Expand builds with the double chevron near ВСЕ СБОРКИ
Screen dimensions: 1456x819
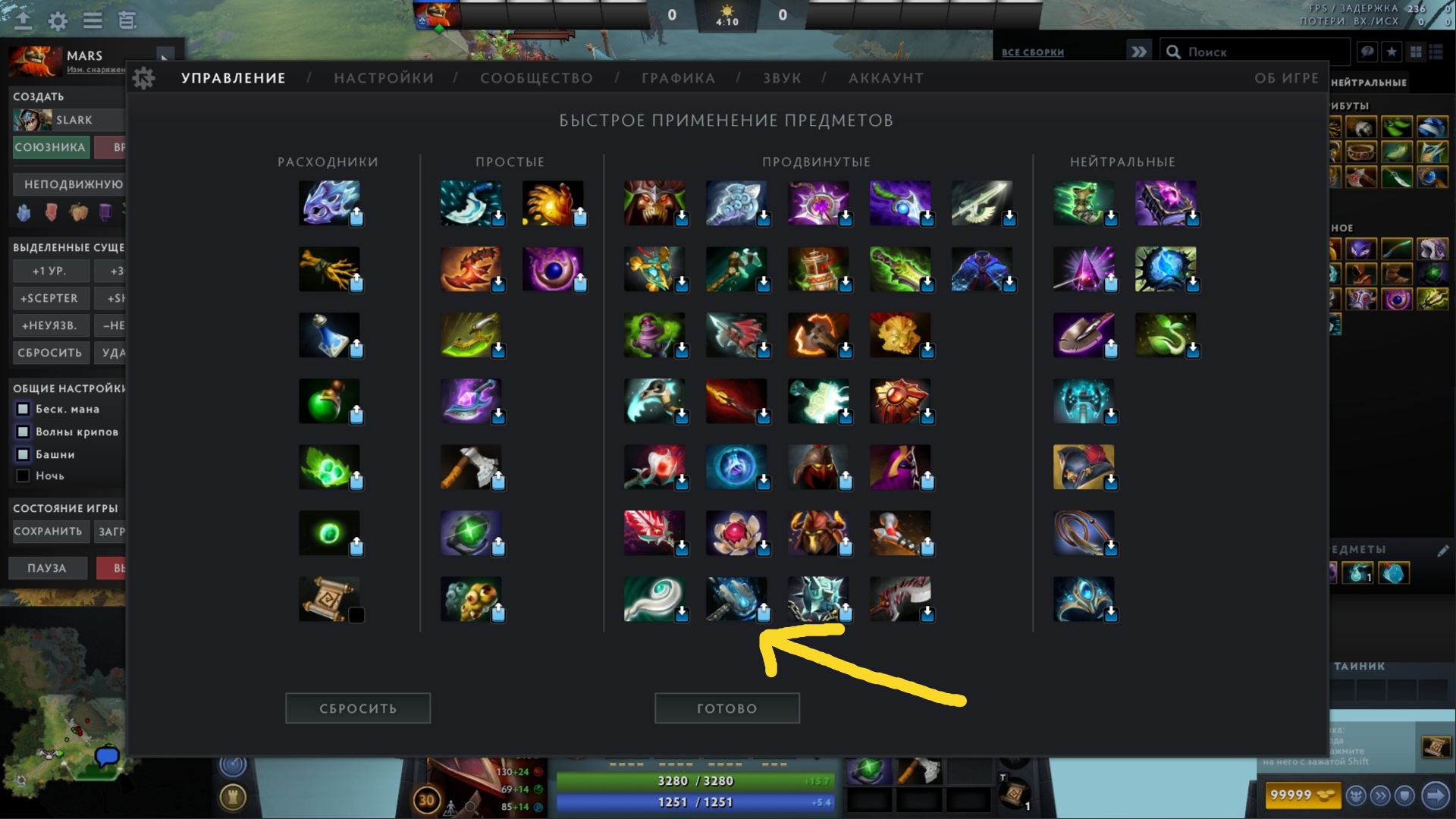(1137, 52)
